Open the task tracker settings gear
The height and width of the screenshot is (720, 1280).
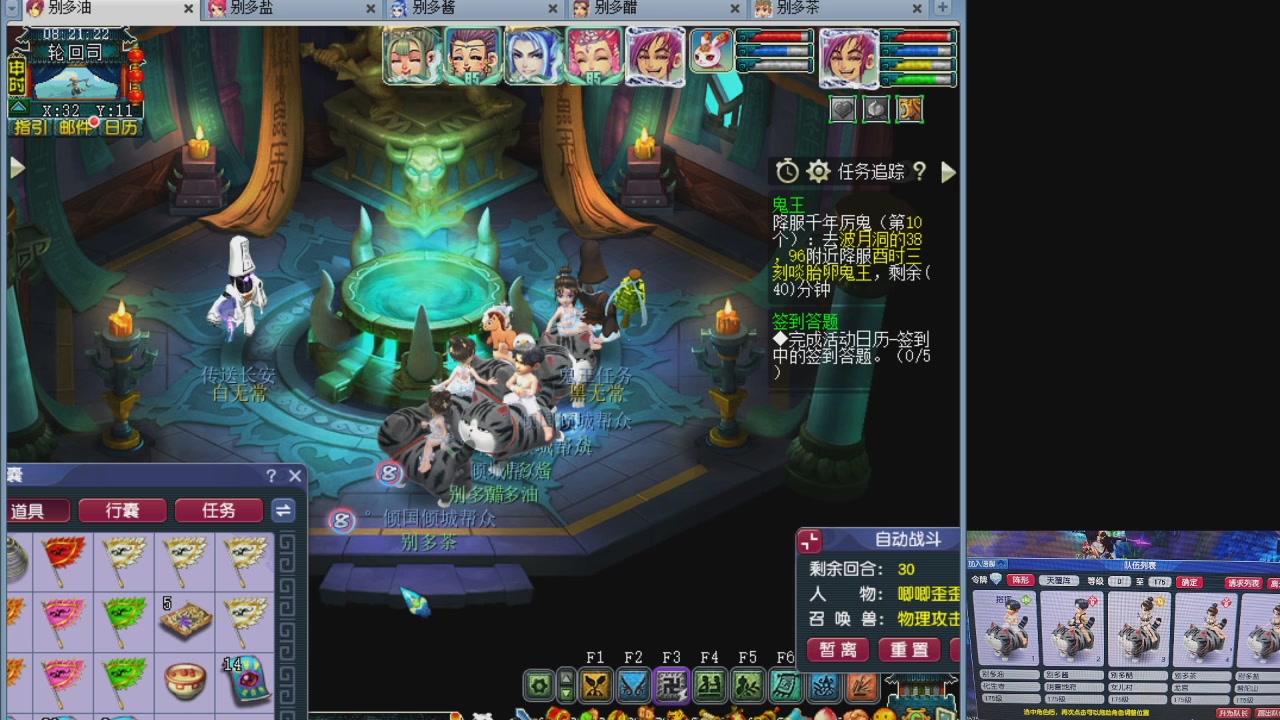tap(818, 171)
